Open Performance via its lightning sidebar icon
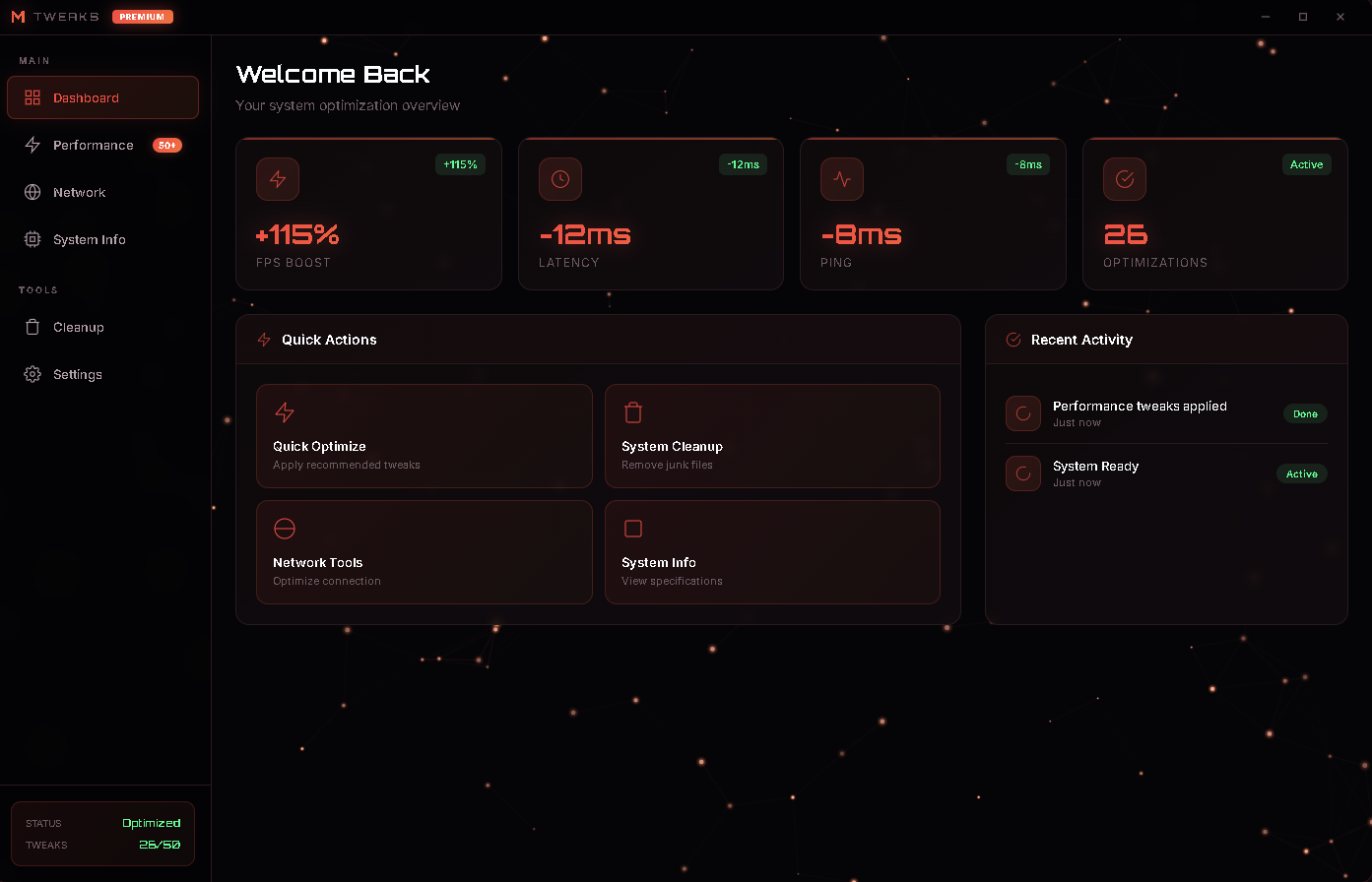Viewport: 1372px width, 882px height. [x=33, y=145]
